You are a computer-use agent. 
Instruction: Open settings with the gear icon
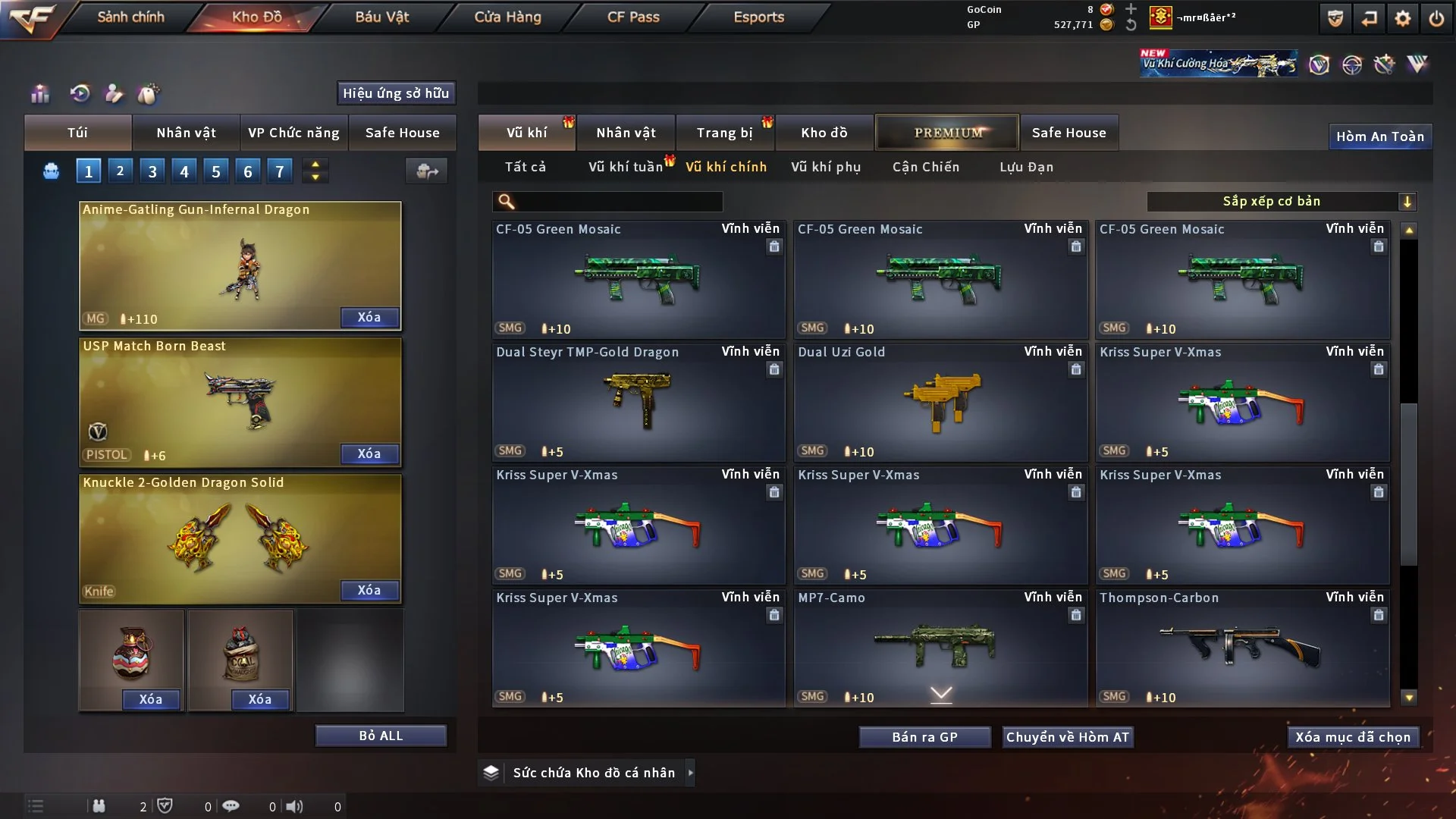click(x=1402, y=18)
